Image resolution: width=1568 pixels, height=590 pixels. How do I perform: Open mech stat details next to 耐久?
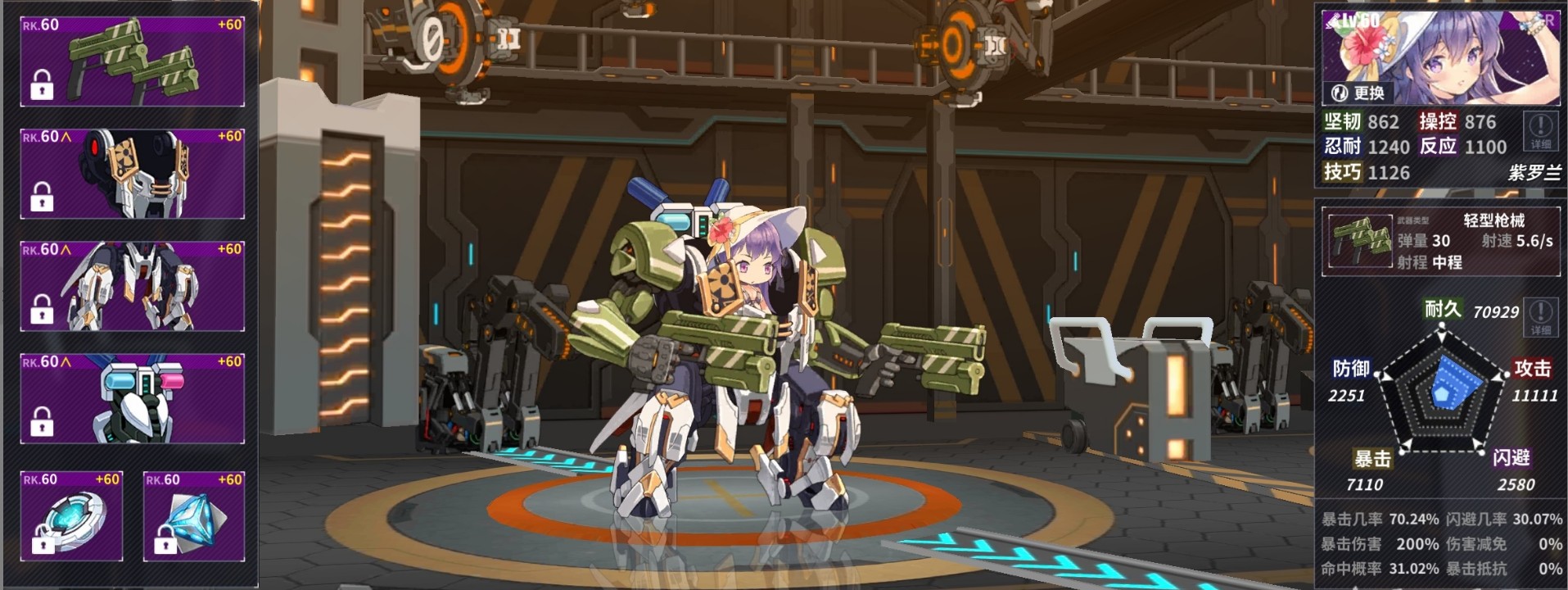1540,317
